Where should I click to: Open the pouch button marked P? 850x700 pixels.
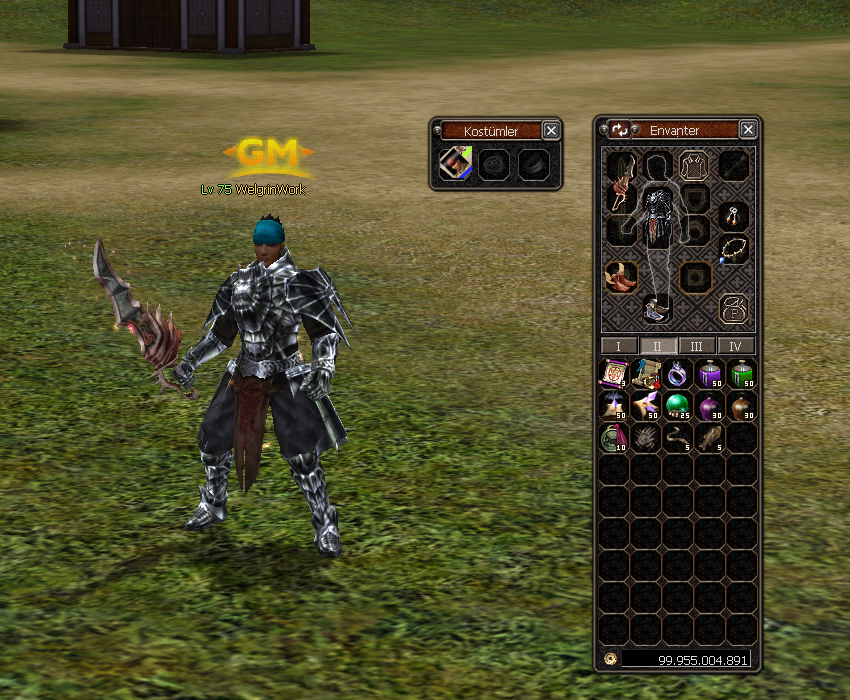(x=734, y=306)
